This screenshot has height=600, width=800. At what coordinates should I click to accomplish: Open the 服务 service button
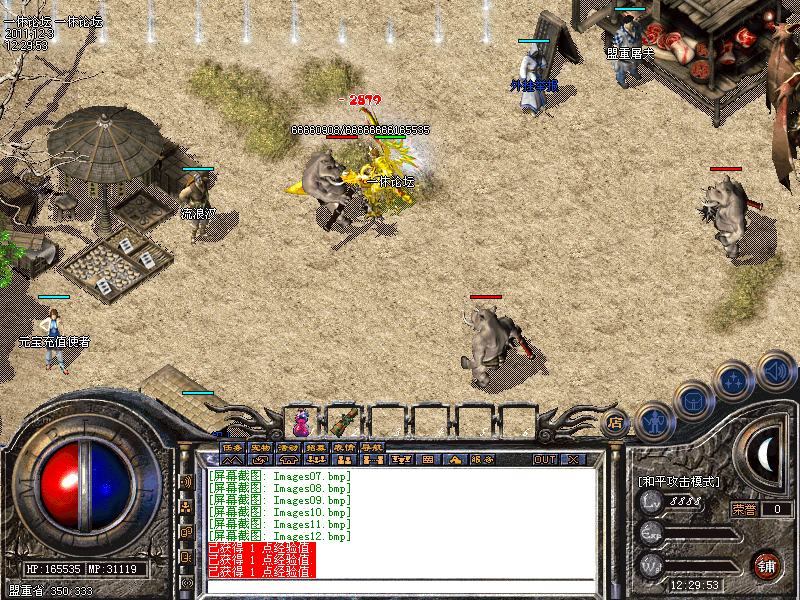tap(483, 460)
